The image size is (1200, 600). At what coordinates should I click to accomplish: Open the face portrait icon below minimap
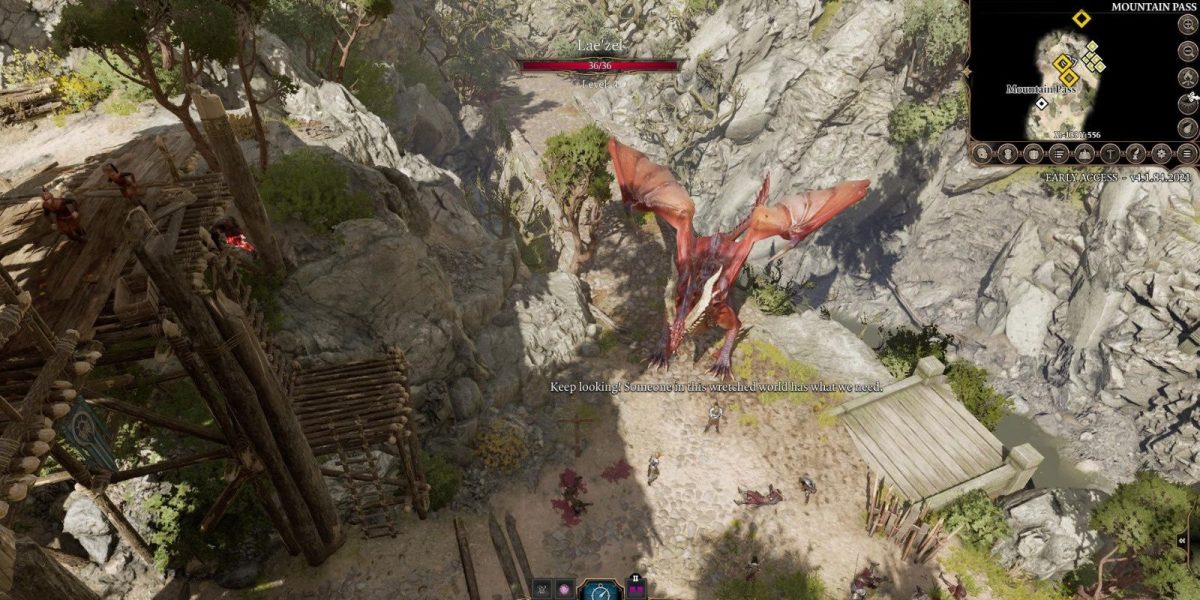coord(1010,154)
